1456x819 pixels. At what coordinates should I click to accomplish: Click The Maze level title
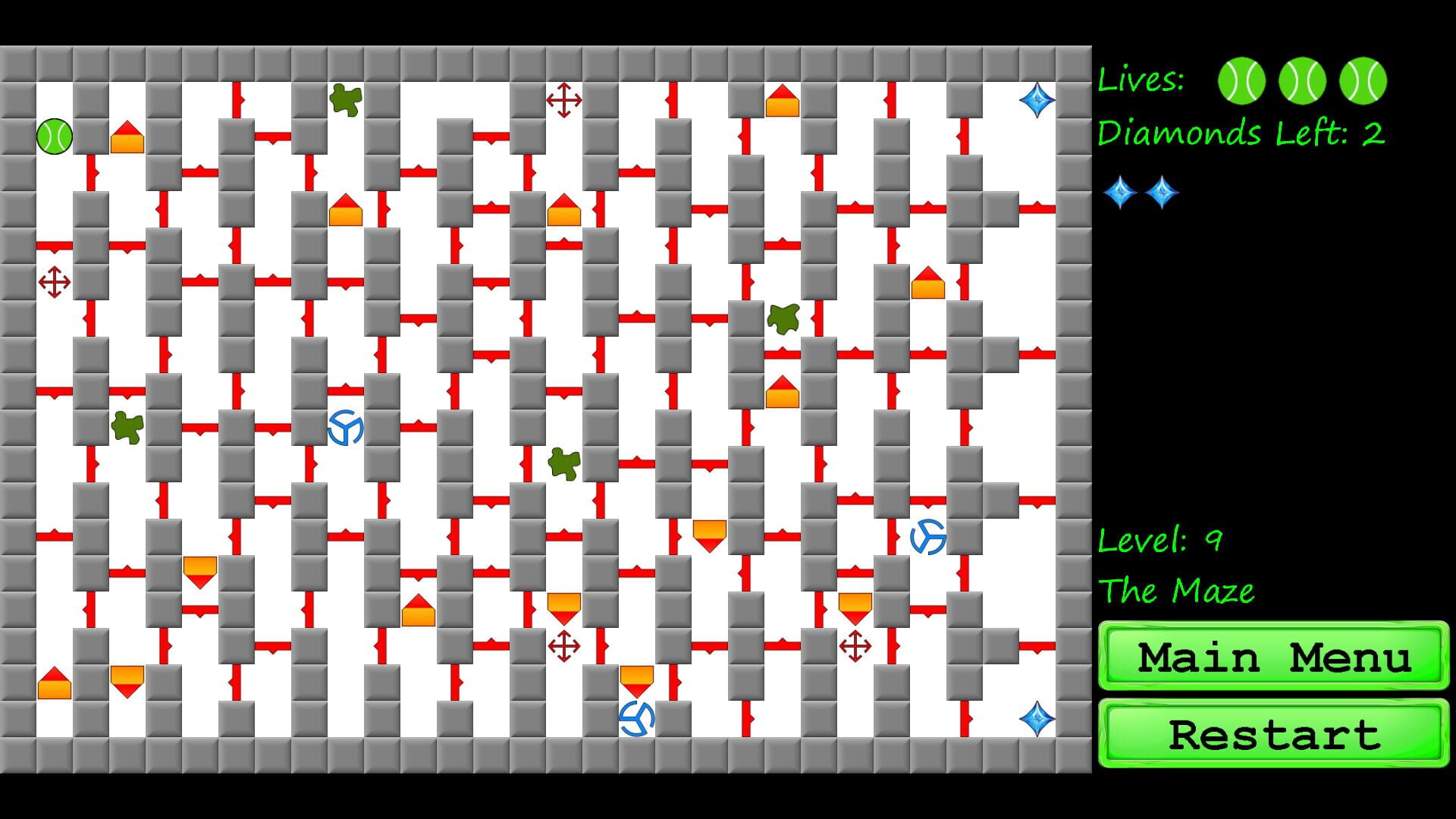pos(1175,591)
